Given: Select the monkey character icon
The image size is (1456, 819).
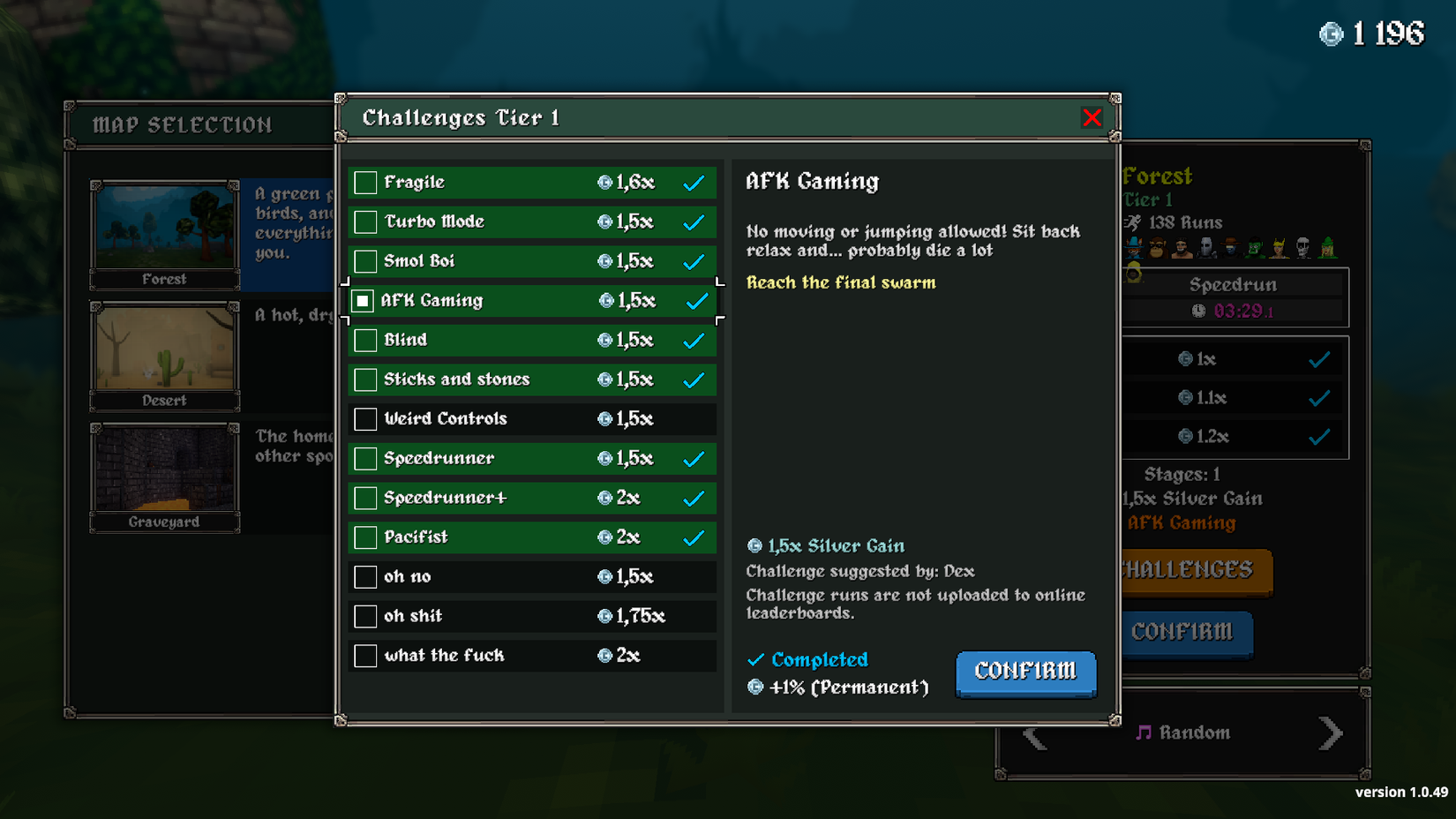Looking at the screenshot, I should click(x=1158, y=248).
